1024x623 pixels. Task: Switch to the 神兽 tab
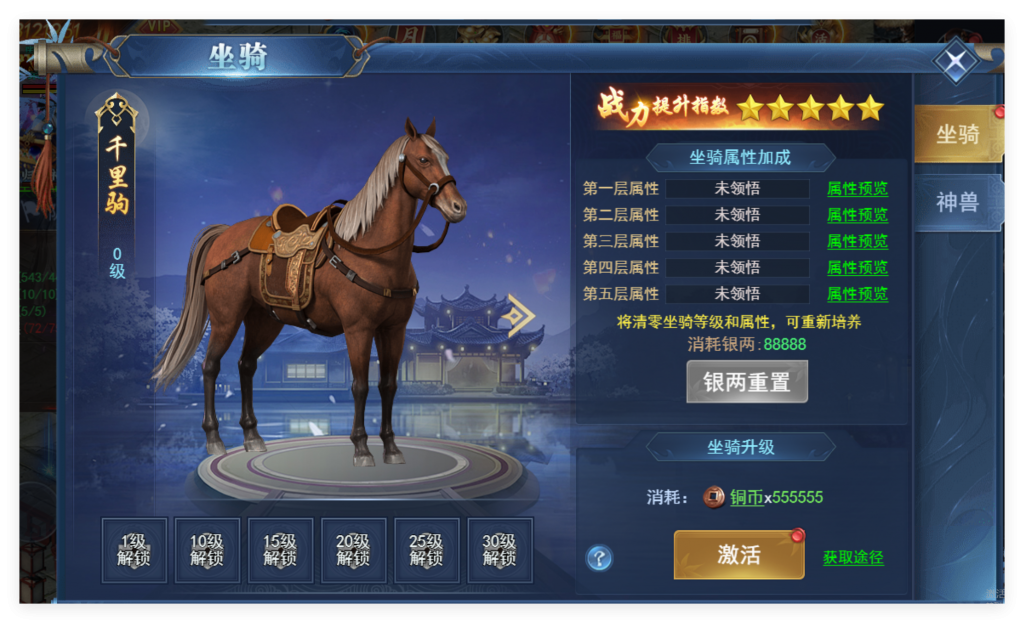tap(956, 202)
